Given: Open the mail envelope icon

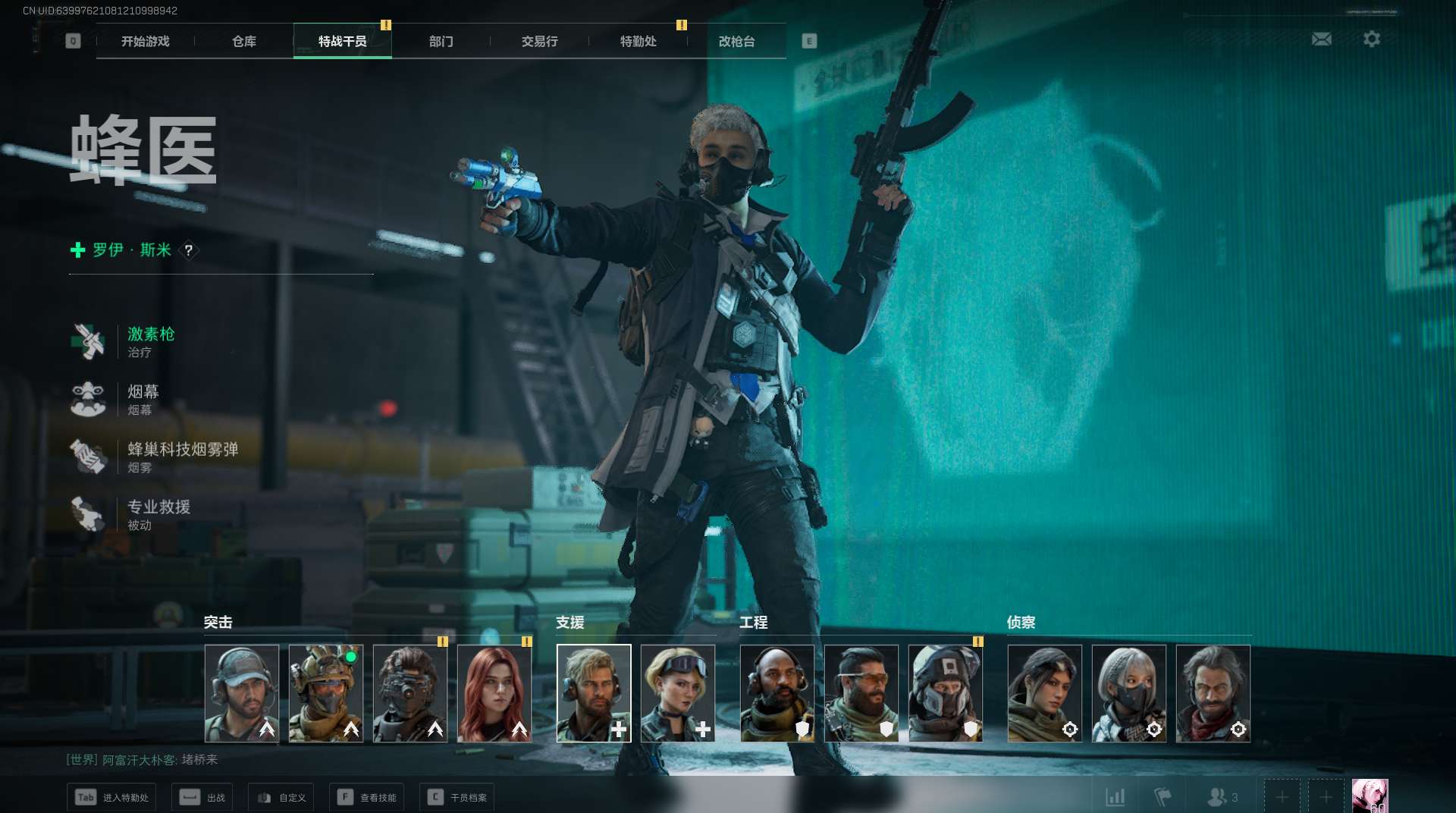Looking at the screenshot, I should click(1321, 39).
